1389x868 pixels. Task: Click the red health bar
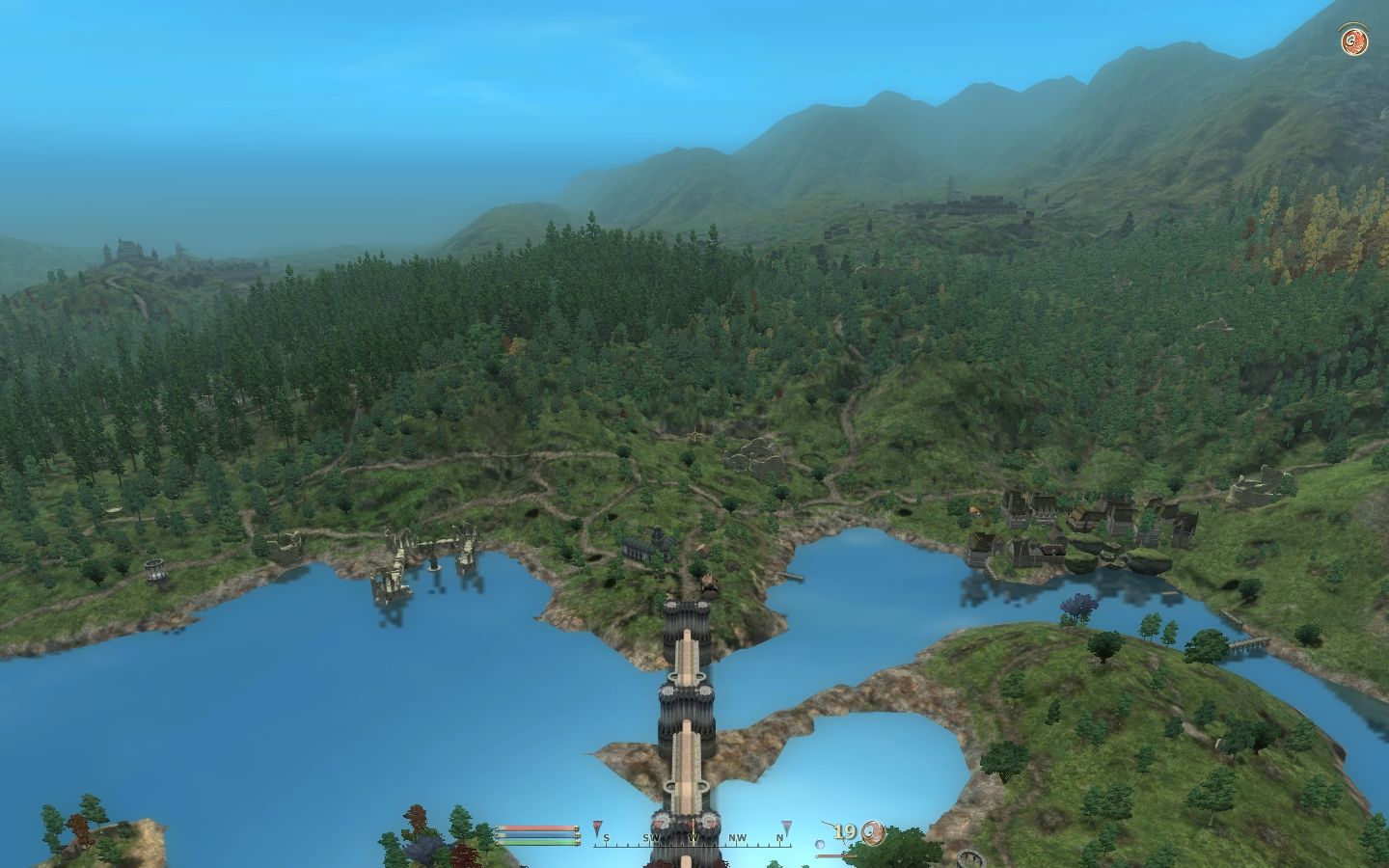(x=534, y=827)
